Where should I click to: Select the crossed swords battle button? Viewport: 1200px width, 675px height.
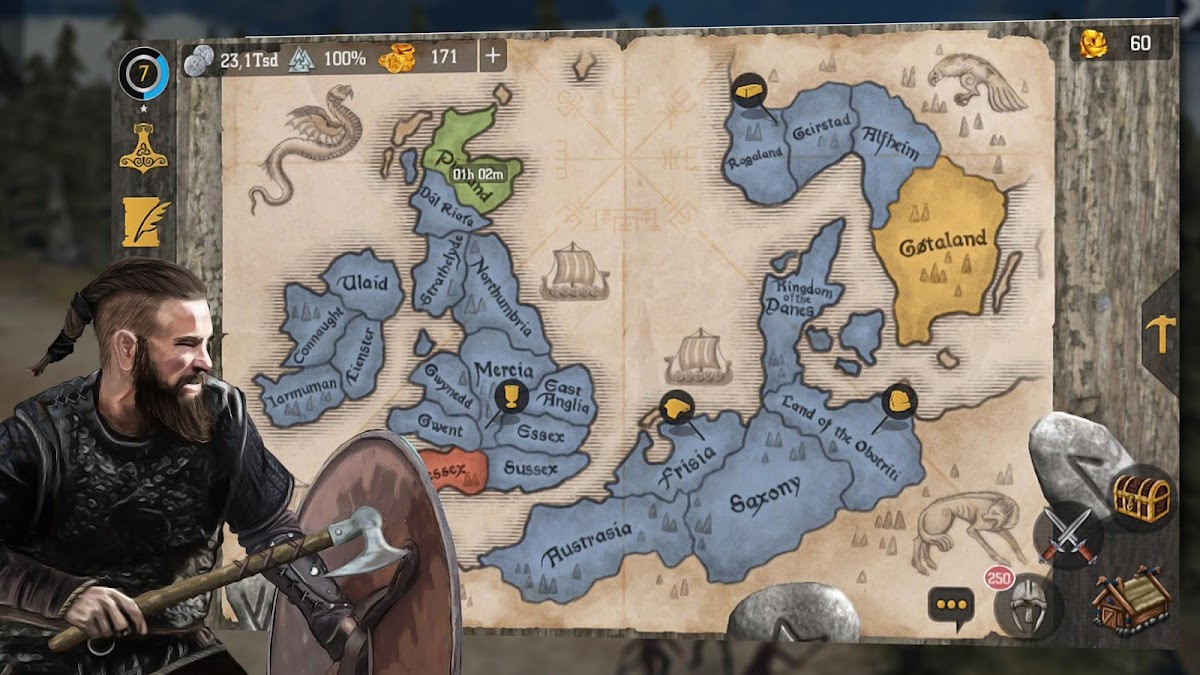1067,535
